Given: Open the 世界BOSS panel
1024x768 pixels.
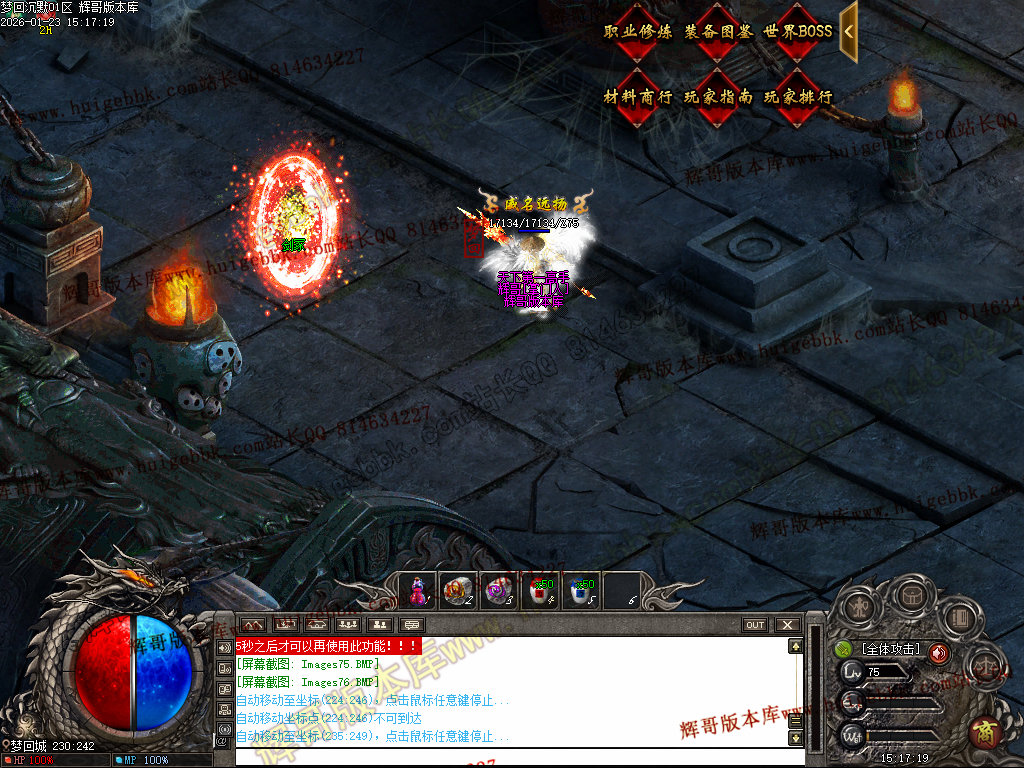Looking at the screenshot, I should tap(798, 32).
